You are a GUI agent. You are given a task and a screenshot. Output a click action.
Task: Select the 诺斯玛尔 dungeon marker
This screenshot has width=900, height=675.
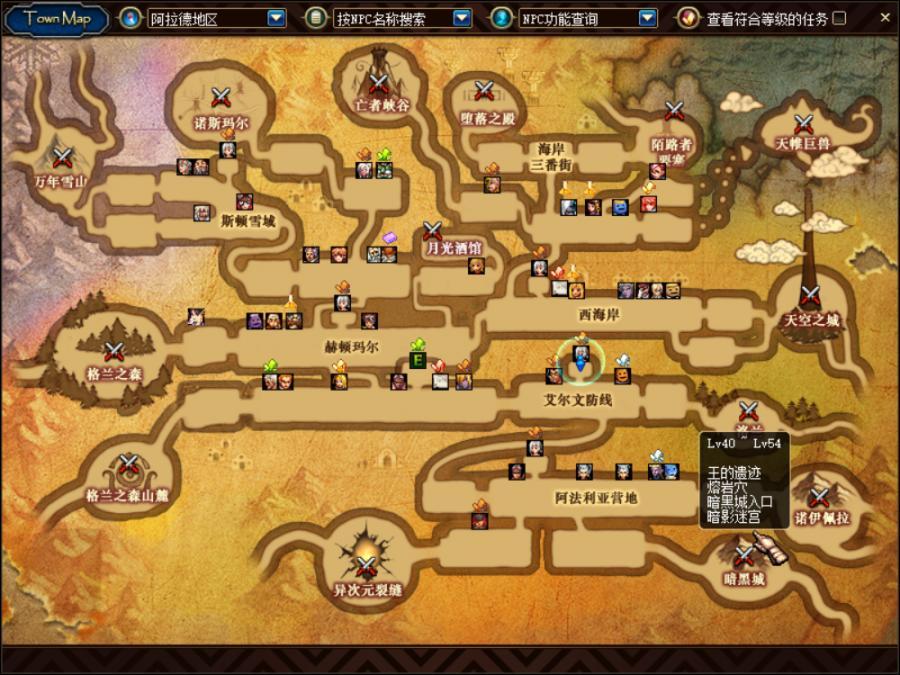(x=221, y=97)
